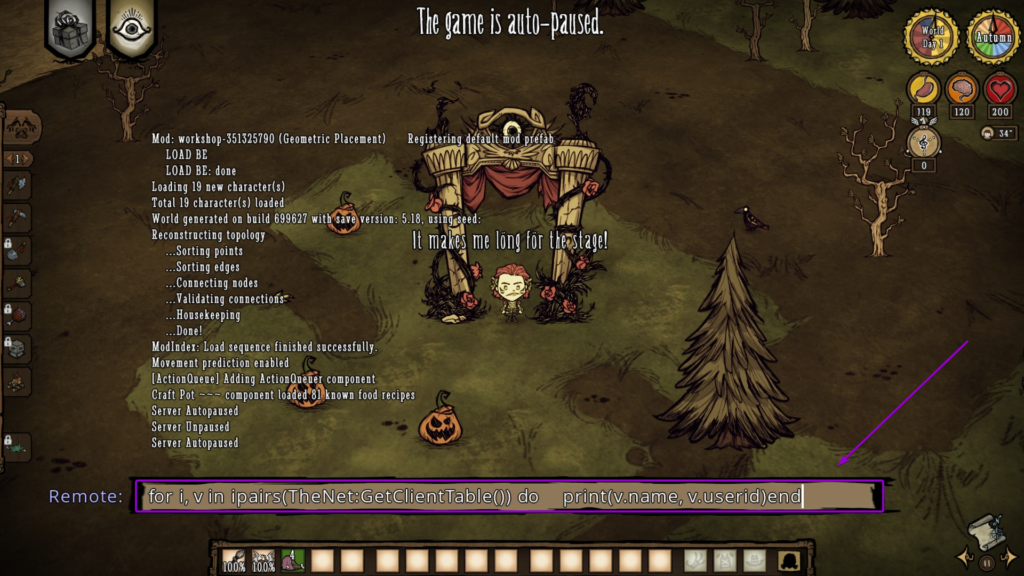Select the first 100% inventory item
Viewport: 1024px width, 576px height.
[x=234, y=560]
